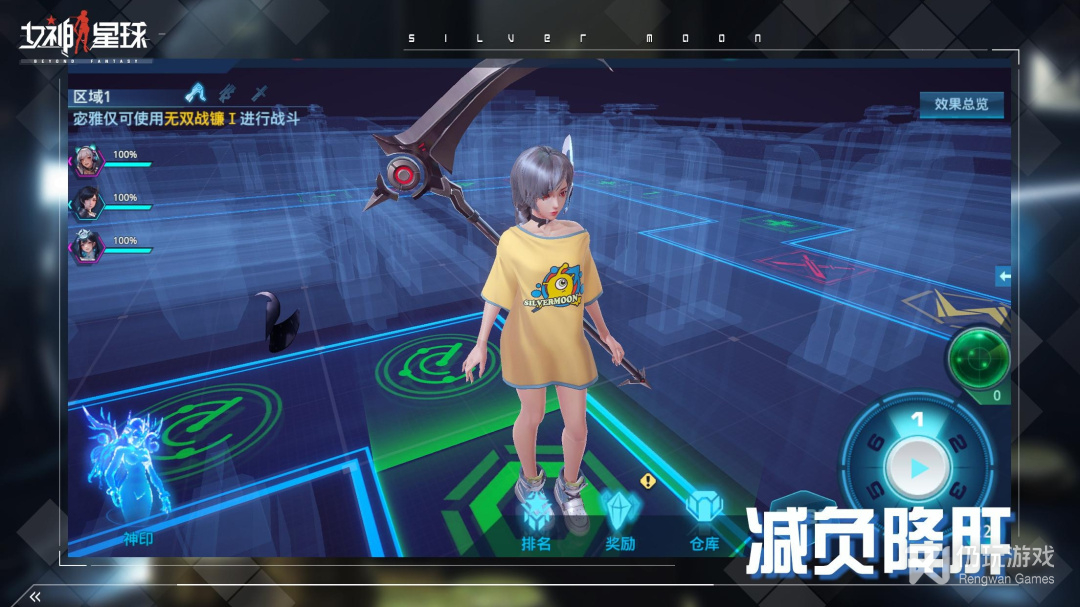
Task: Click the glowing boot icon beside 区域1
Action: [x=196, y=94]
